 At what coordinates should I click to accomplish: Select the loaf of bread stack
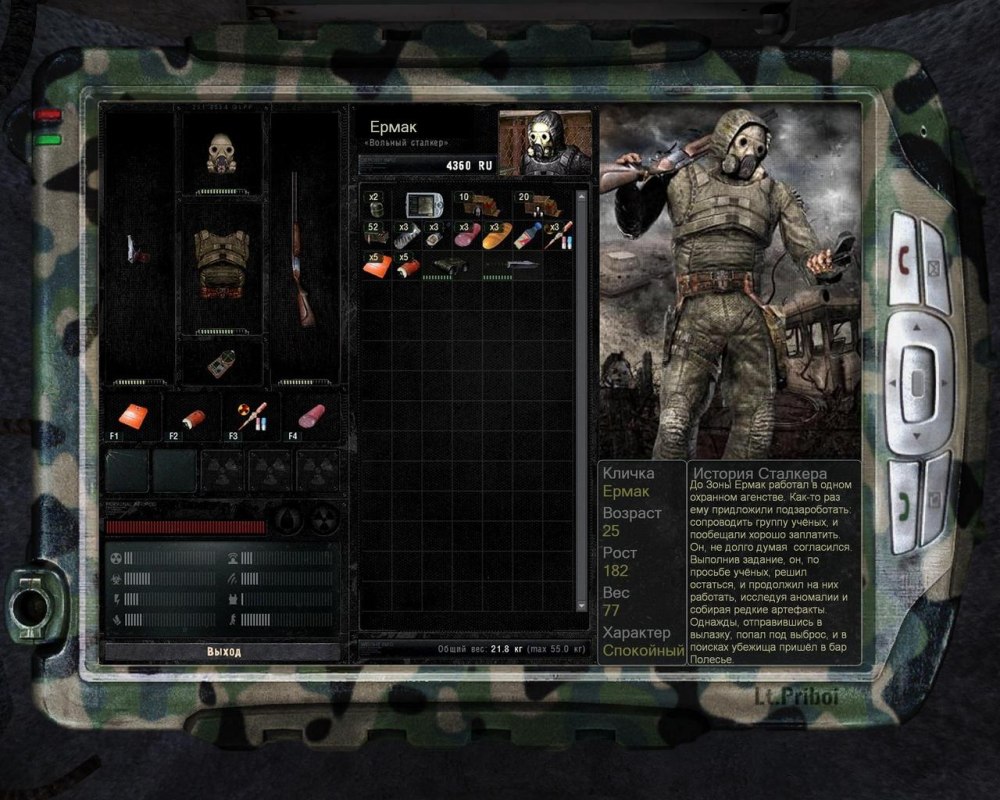[495, 238]
